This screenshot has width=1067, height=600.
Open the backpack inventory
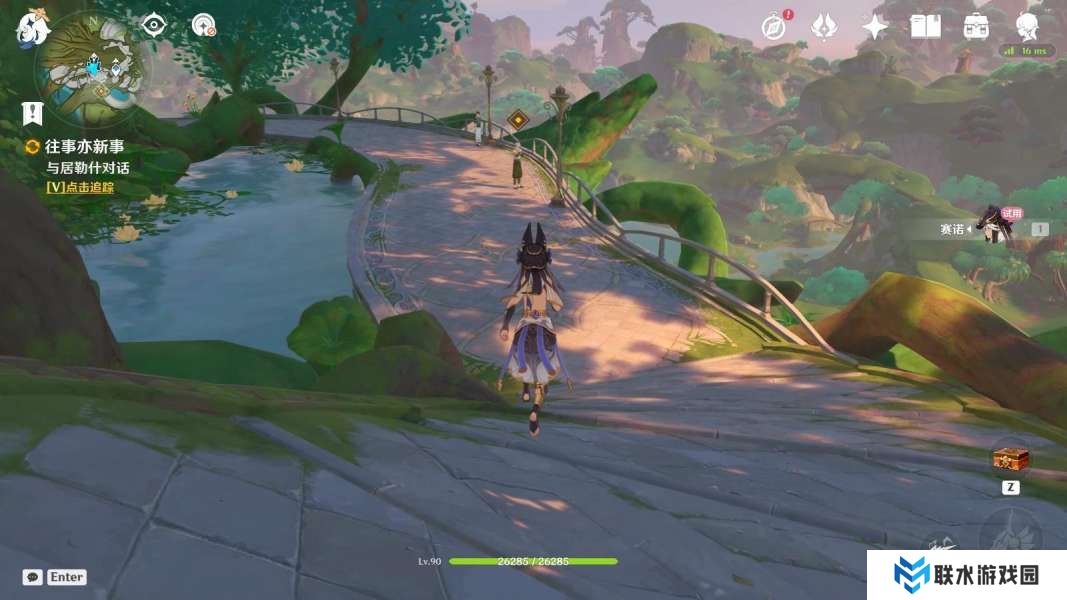tap(977, 27)
